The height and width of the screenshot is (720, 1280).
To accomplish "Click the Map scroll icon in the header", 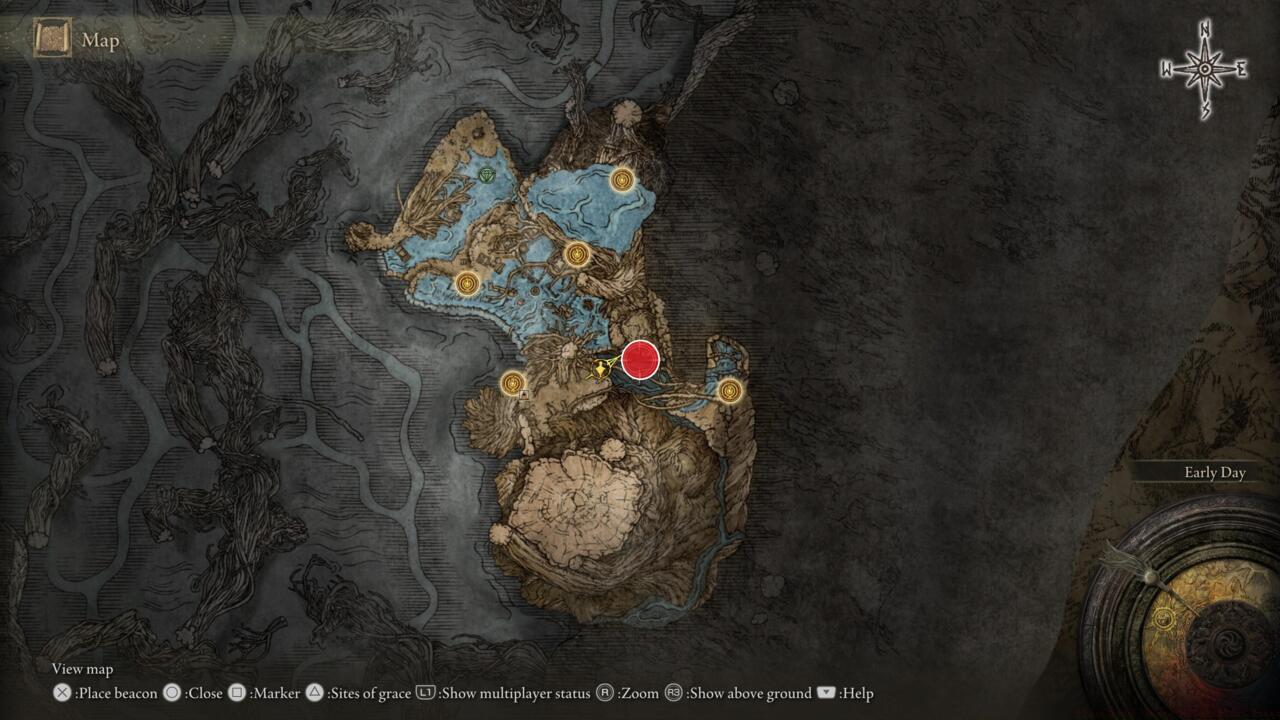I will click(x=52, y=40).
